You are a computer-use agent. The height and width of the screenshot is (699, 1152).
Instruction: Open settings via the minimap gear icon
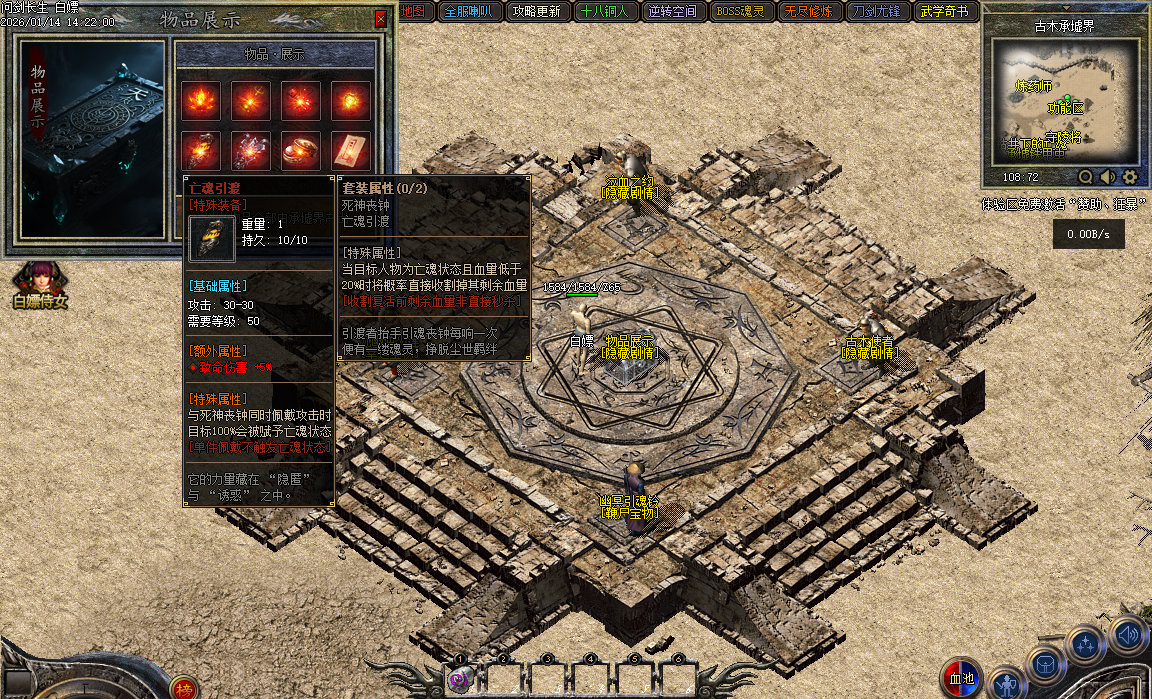(1130, 177)
